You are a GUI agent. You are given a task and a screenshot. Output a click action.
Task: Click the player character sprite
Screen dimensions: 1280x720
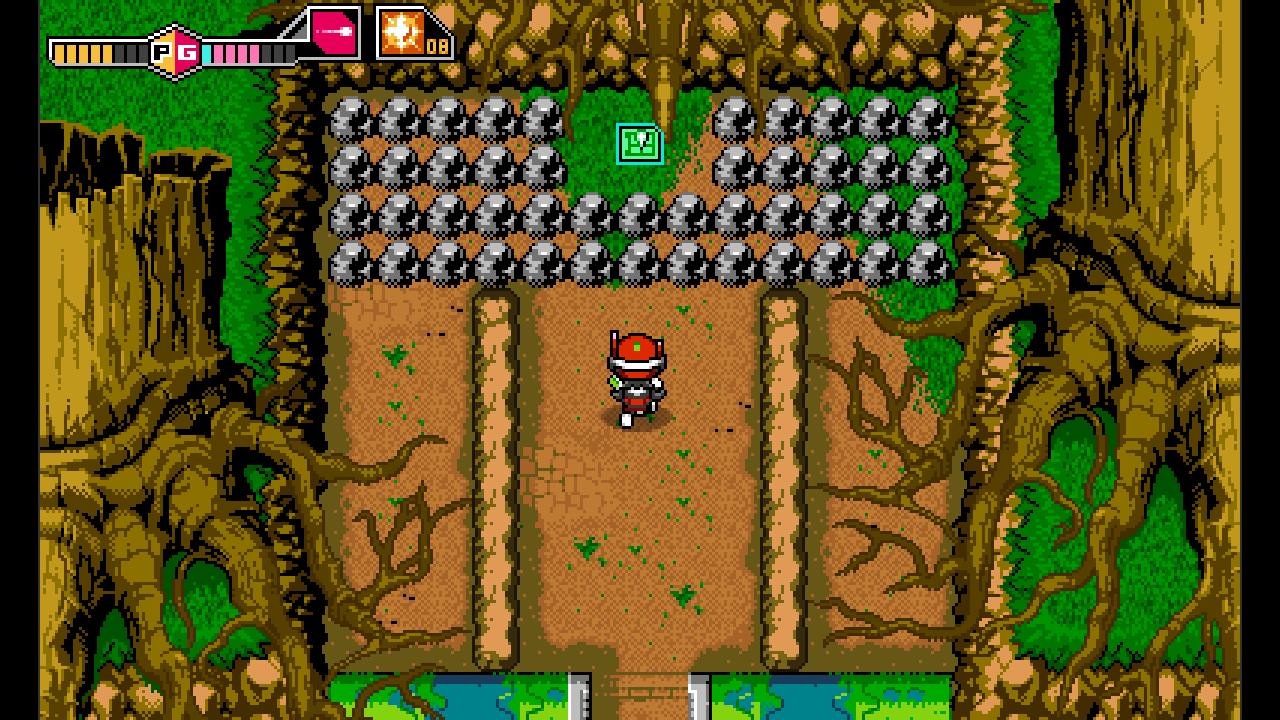tap(638, 380)
